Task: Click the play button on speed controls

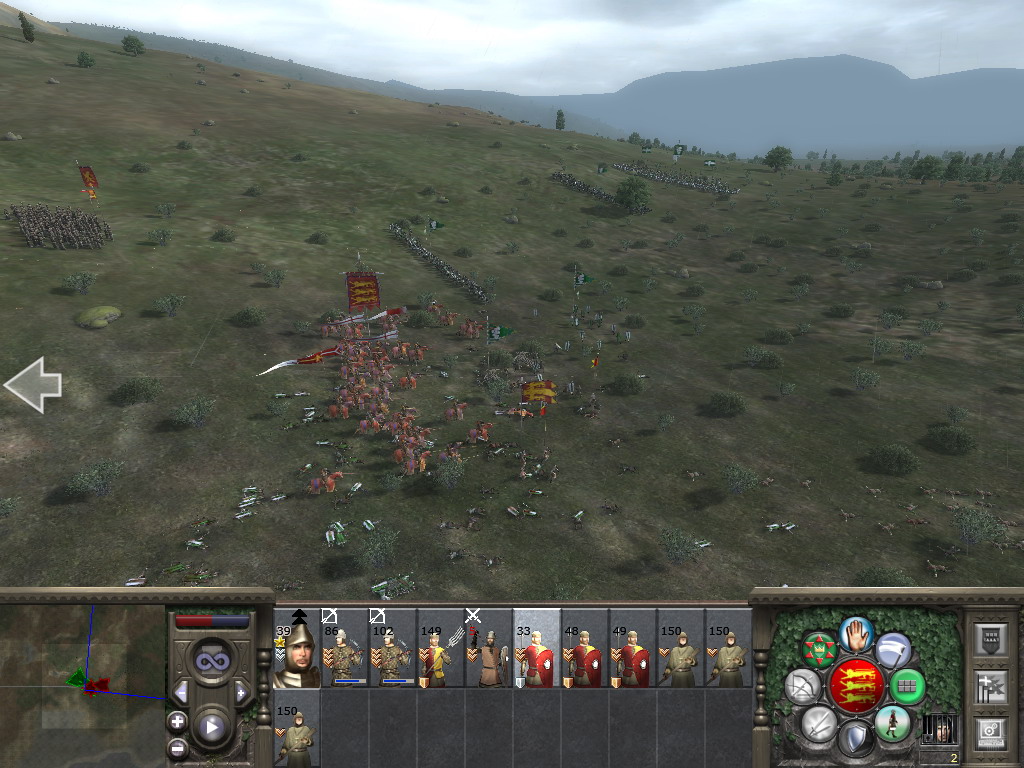Action: (211, 727)
